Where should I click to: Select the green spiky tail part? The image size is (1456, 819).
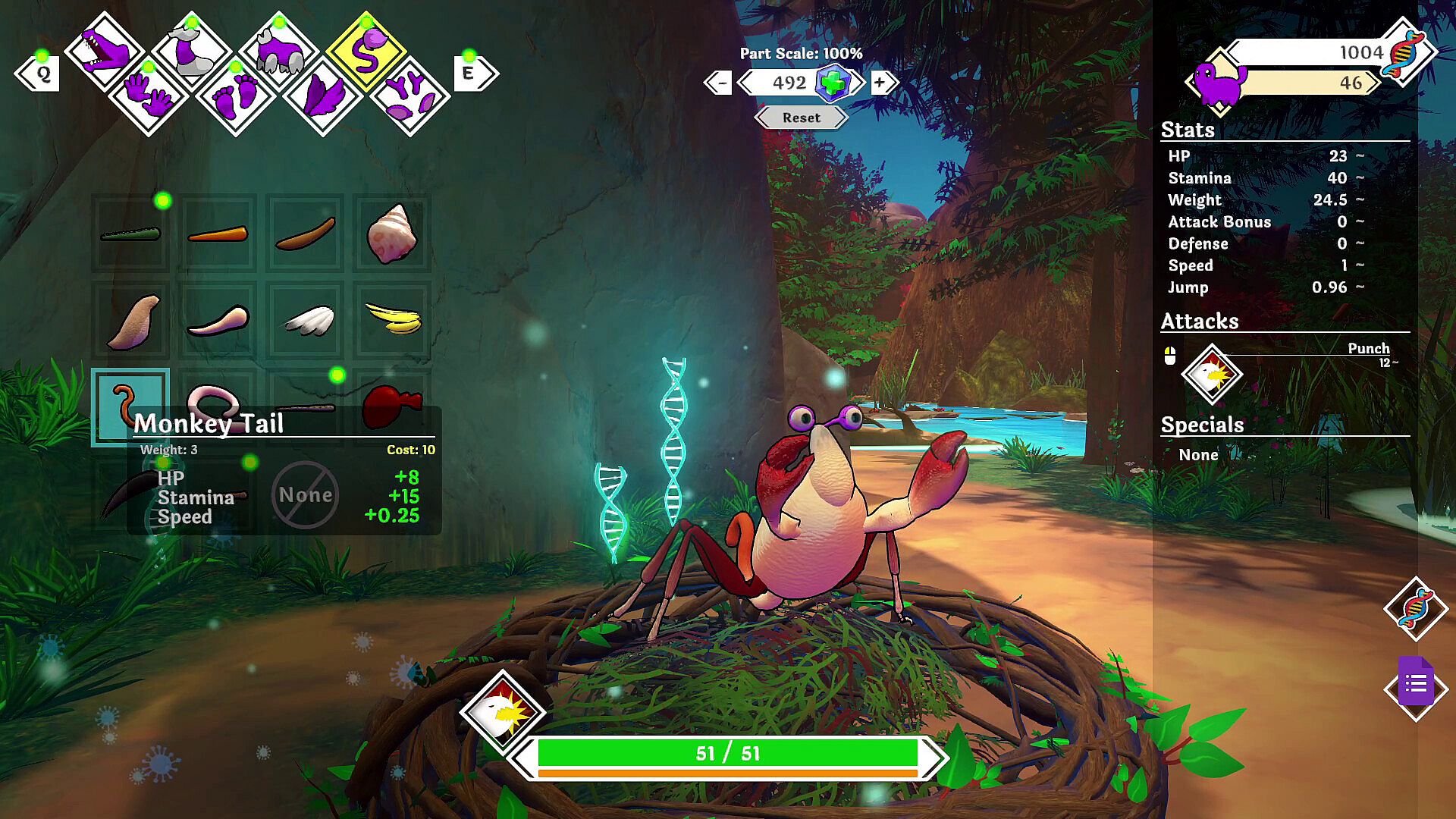130,234
